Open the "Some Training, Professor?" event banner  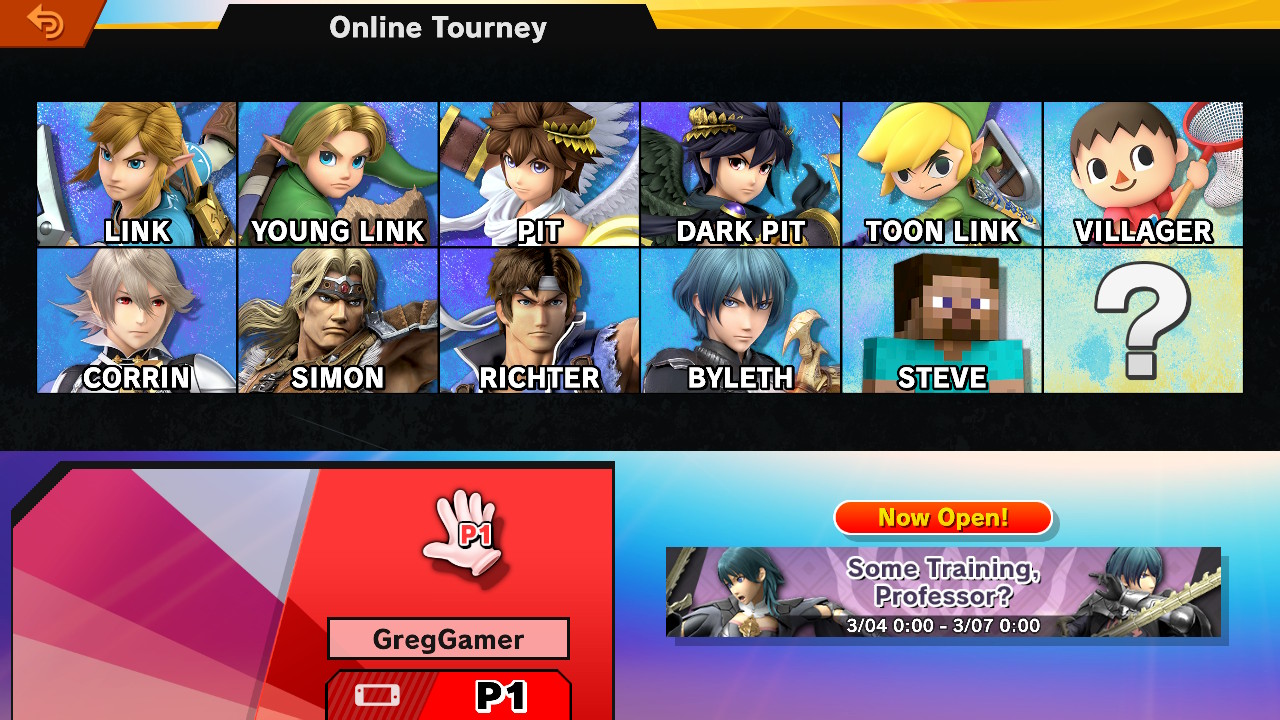coord(943,592)
